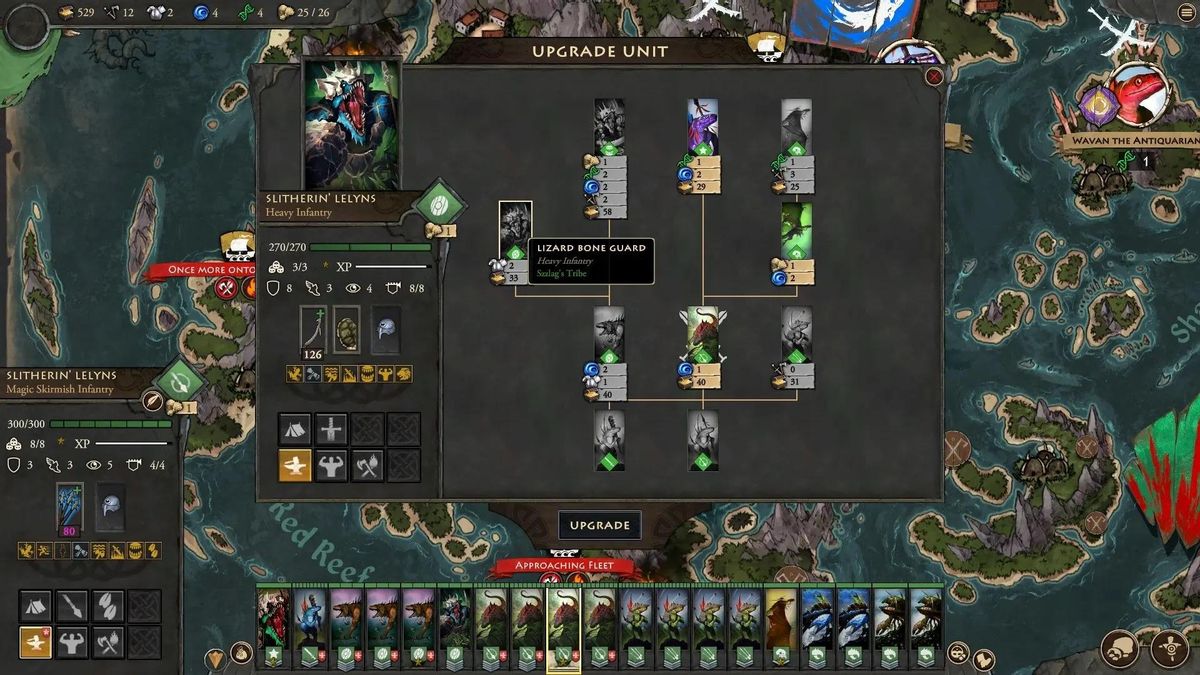The image size is (1200, 675).
Task: Pick the top upgrade costing 58 gold
Action: pos(609,127)
